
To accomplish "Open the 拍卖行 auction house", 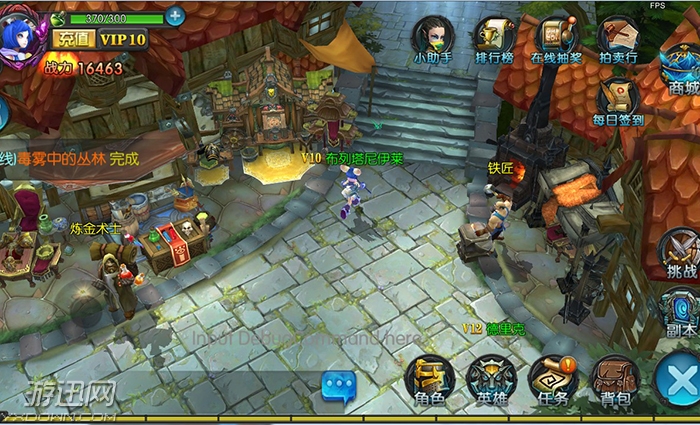I will [x=618, y=38].
